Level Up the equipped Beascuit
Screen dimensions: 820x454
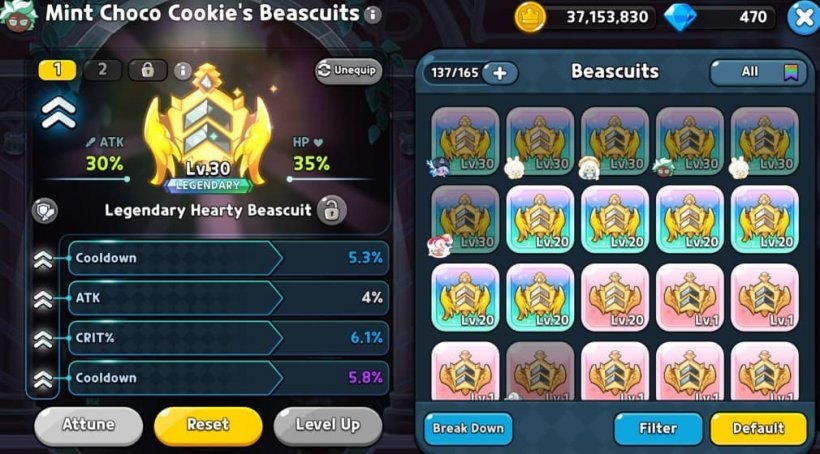click(x=327, y=425)
